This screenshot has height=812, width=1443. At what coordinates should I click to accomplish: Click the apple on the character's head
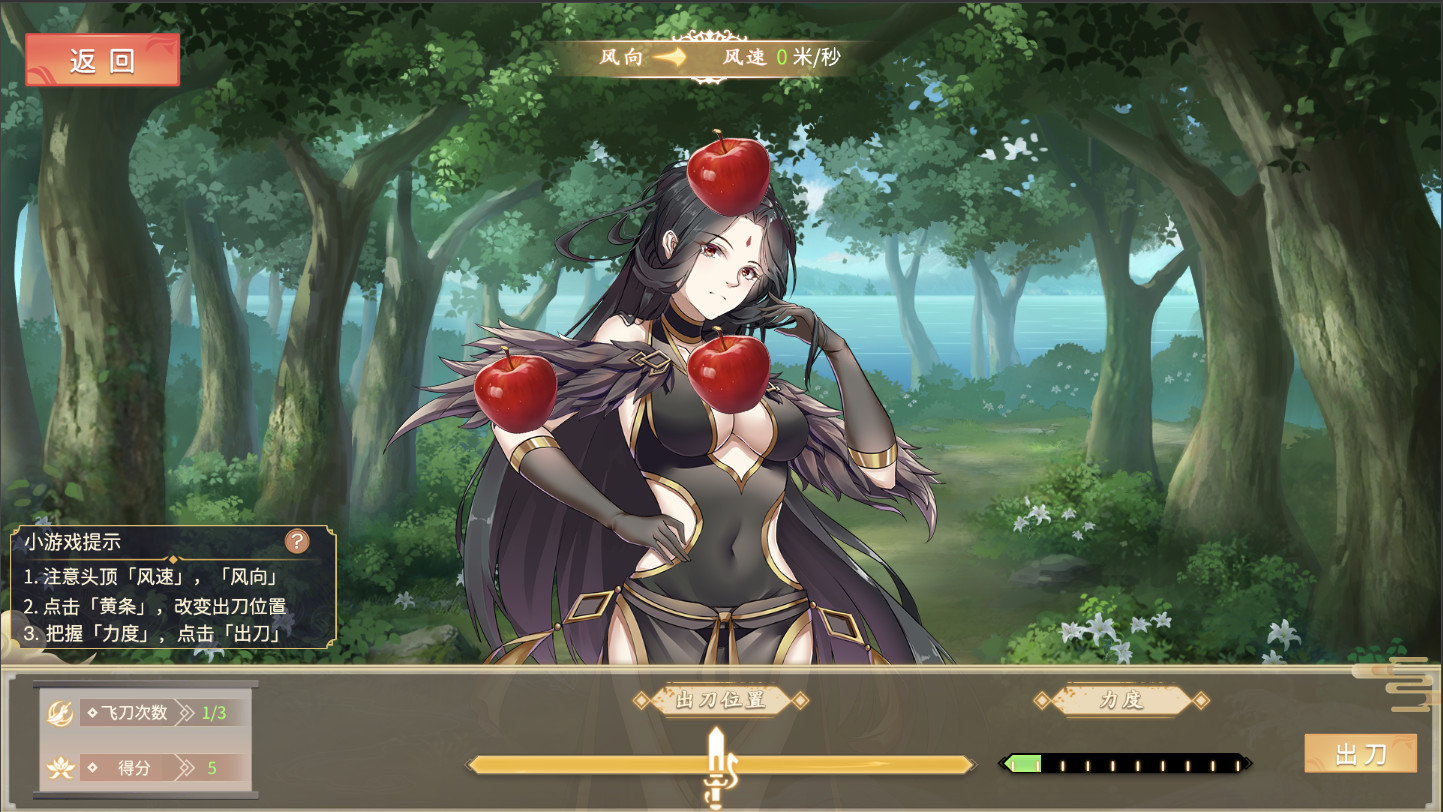[x=730, y=177]
